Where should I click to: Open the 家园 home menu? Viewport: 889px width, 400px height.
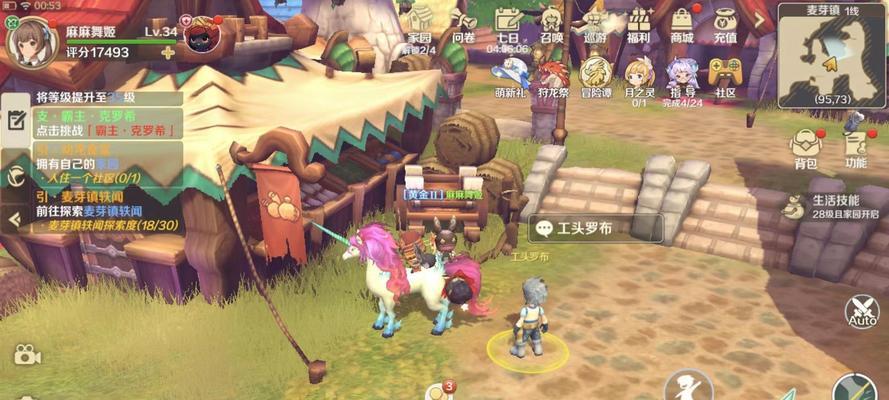[420, 26]
